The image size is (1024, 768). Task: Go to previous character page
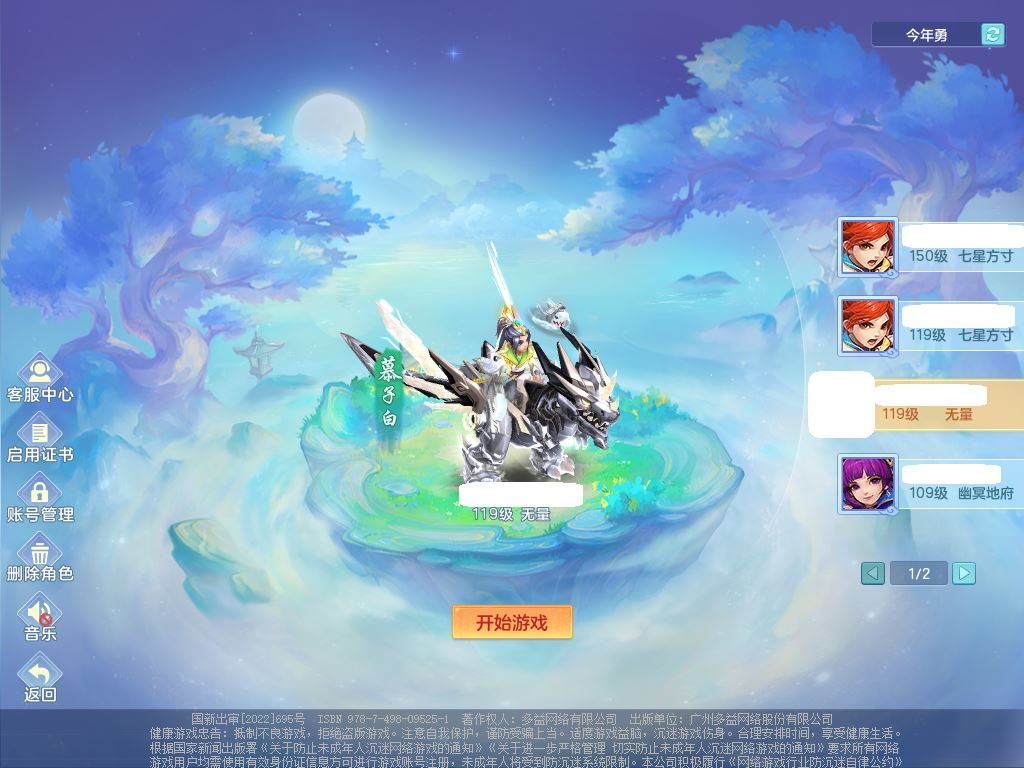click(x=873, y=573)
